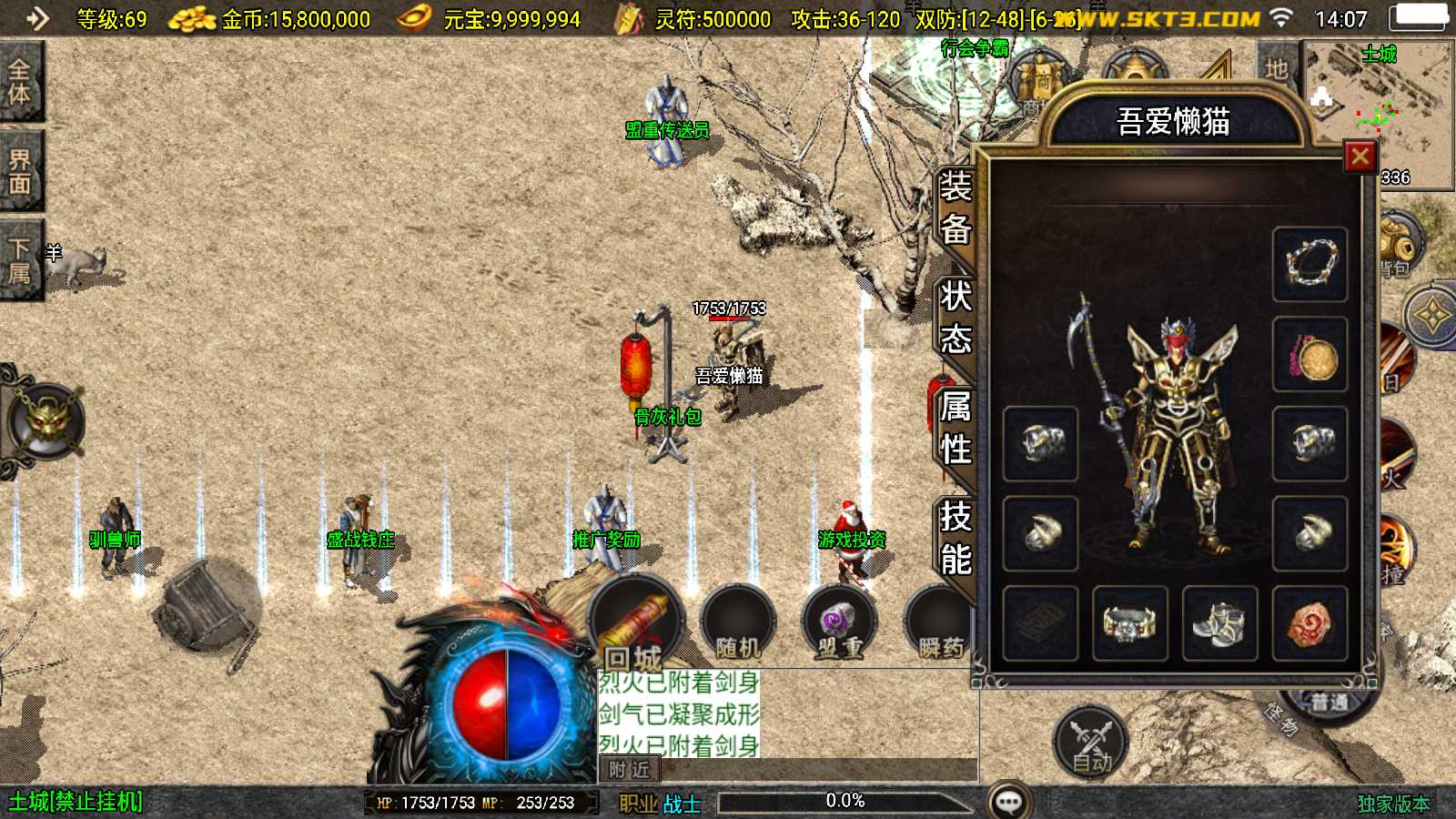This screenshot has height=819, width=1456.
Task: Click the golden merchant shop icon at top
Action: (1040, 77)
